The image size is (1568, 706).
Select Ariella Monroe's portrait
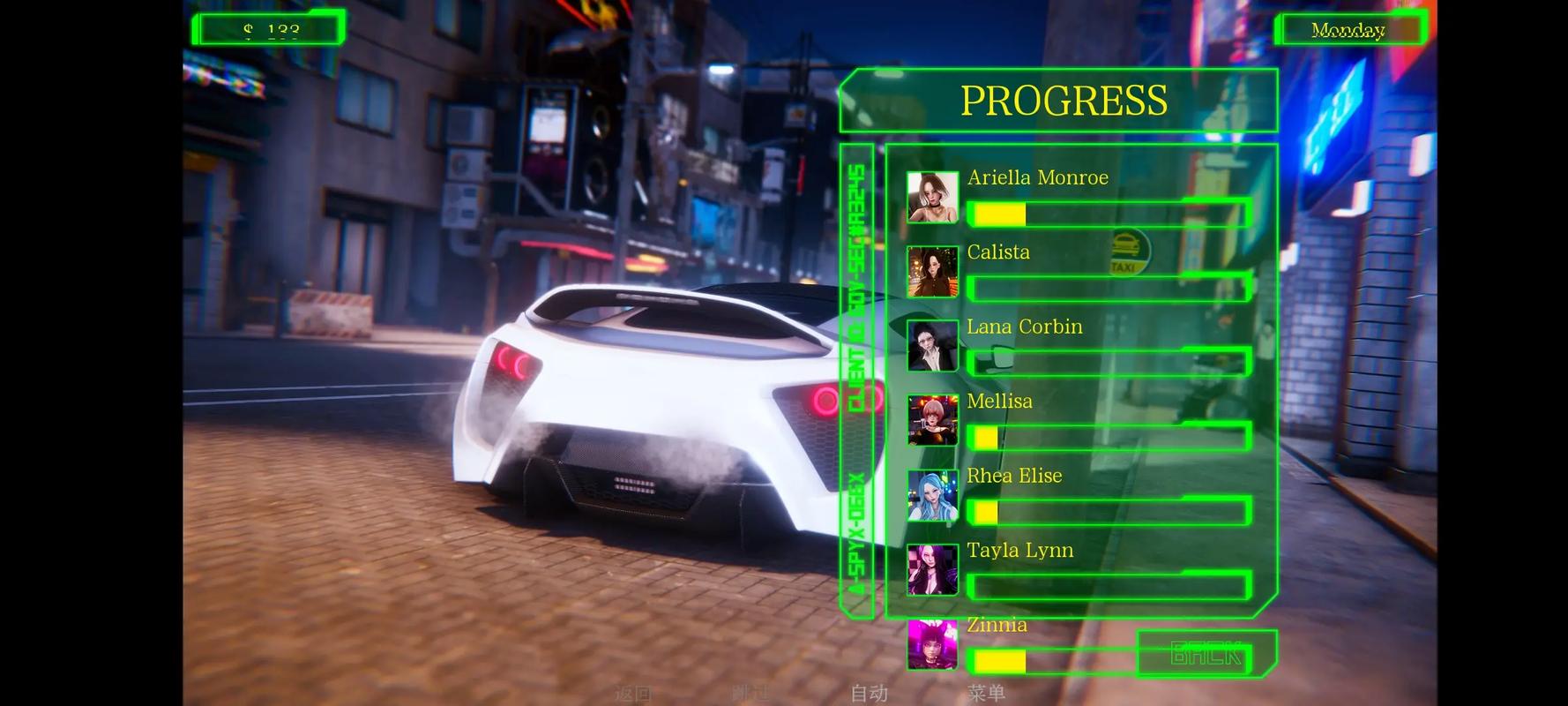click(x=932, y=197)
